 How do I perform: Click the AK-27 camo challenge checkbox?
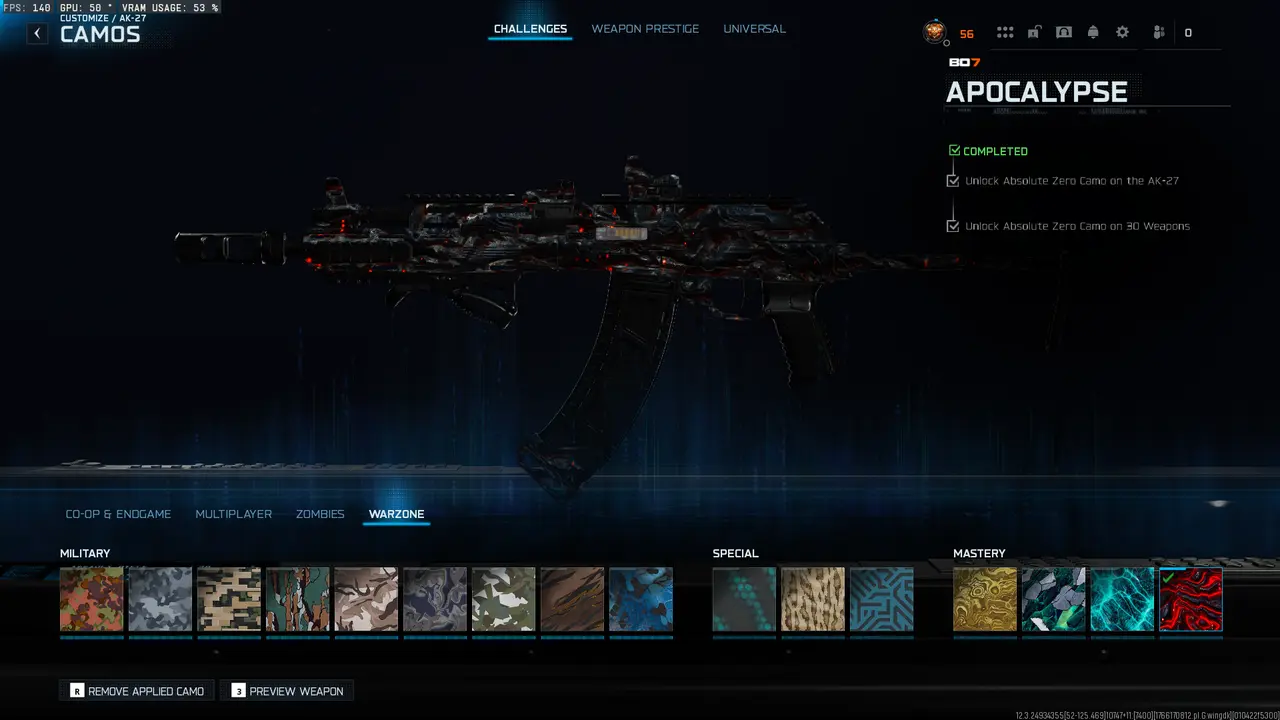(953, 180)
